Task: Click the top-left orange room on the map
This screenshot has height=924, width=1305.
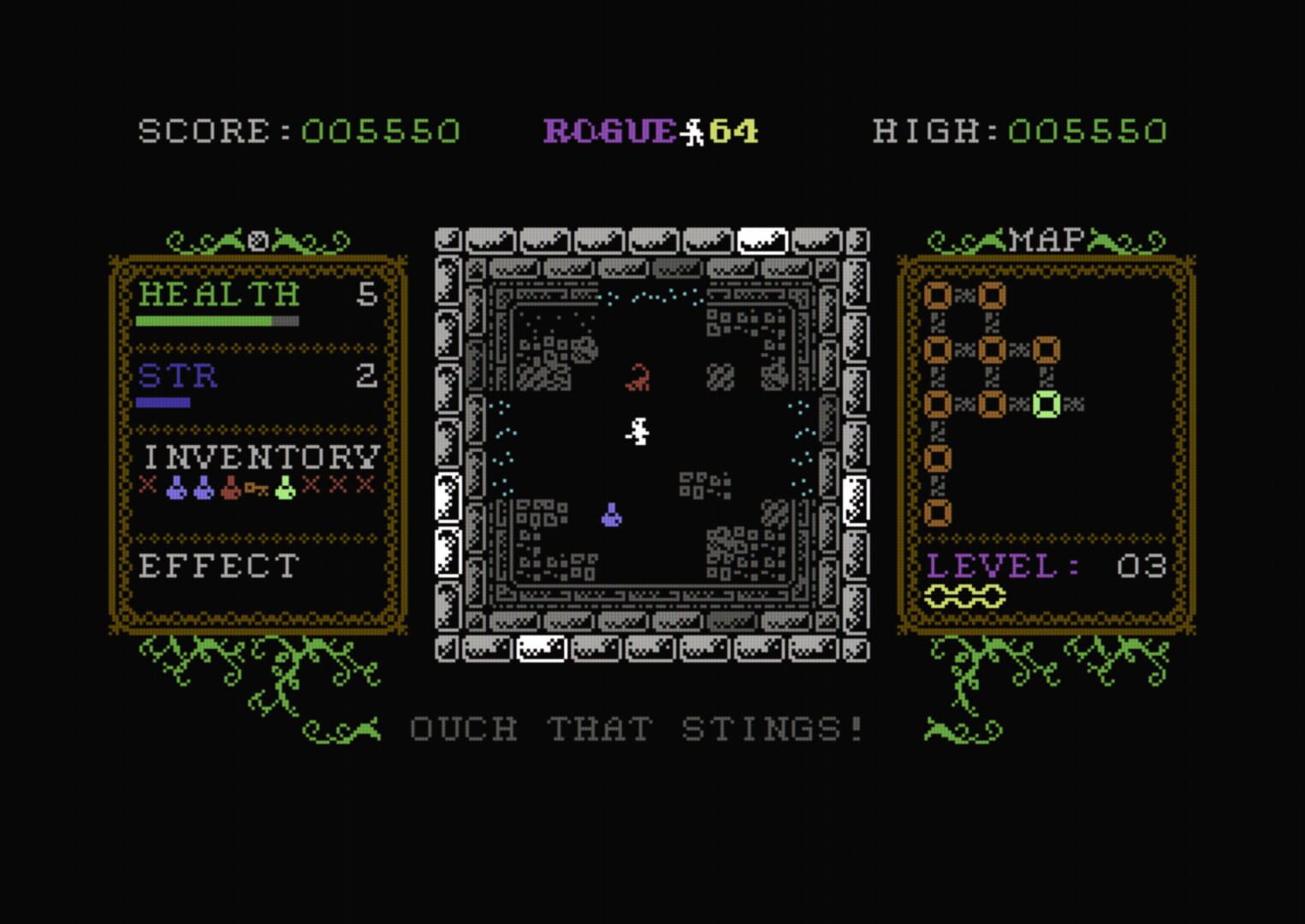Action: [x=937, y=295]
